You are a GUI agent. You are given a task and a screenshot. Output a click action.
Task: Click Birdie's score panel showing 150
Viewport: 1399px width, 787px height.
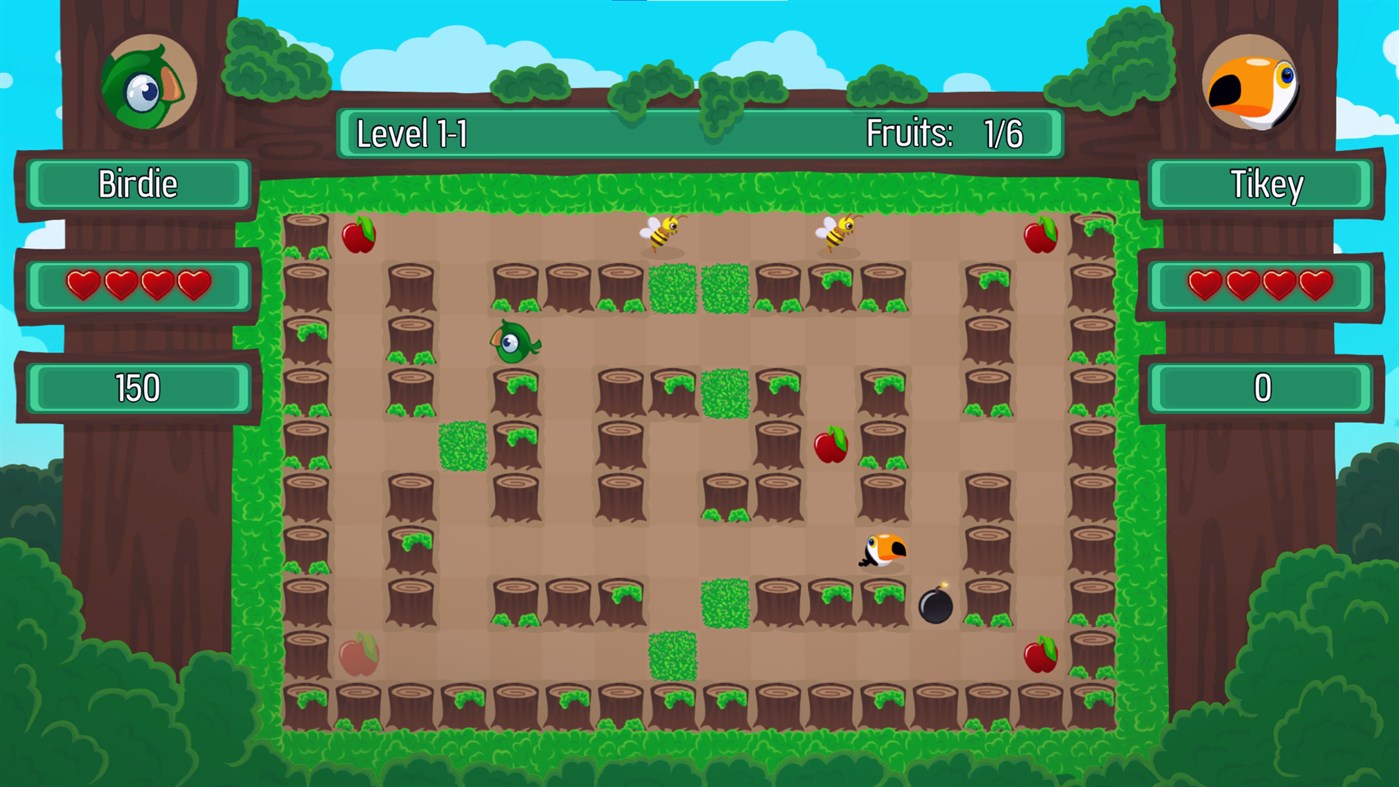tap(137, 388)
